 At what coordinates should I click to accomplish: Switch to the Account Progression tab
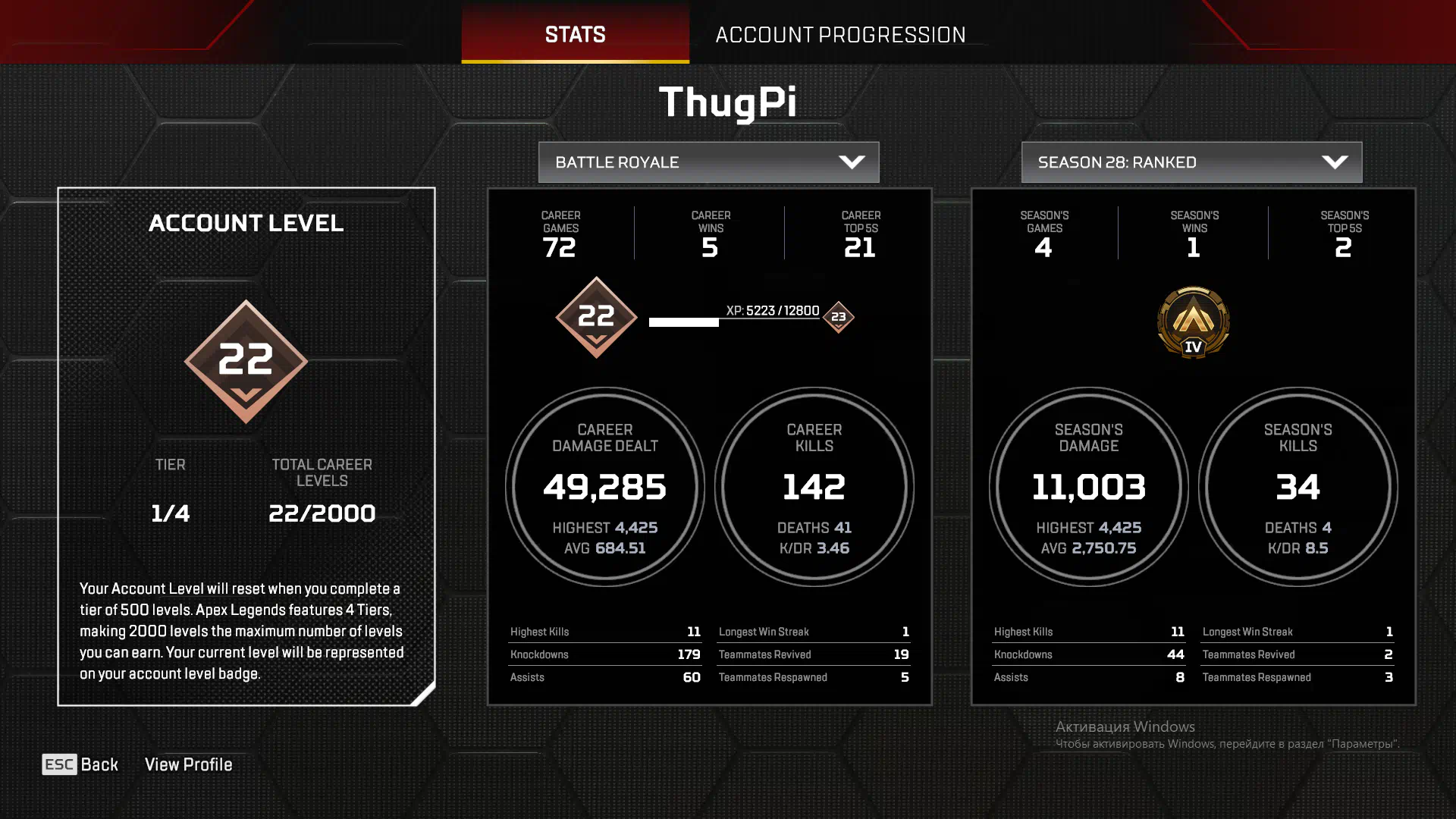[x=840, y=35]
